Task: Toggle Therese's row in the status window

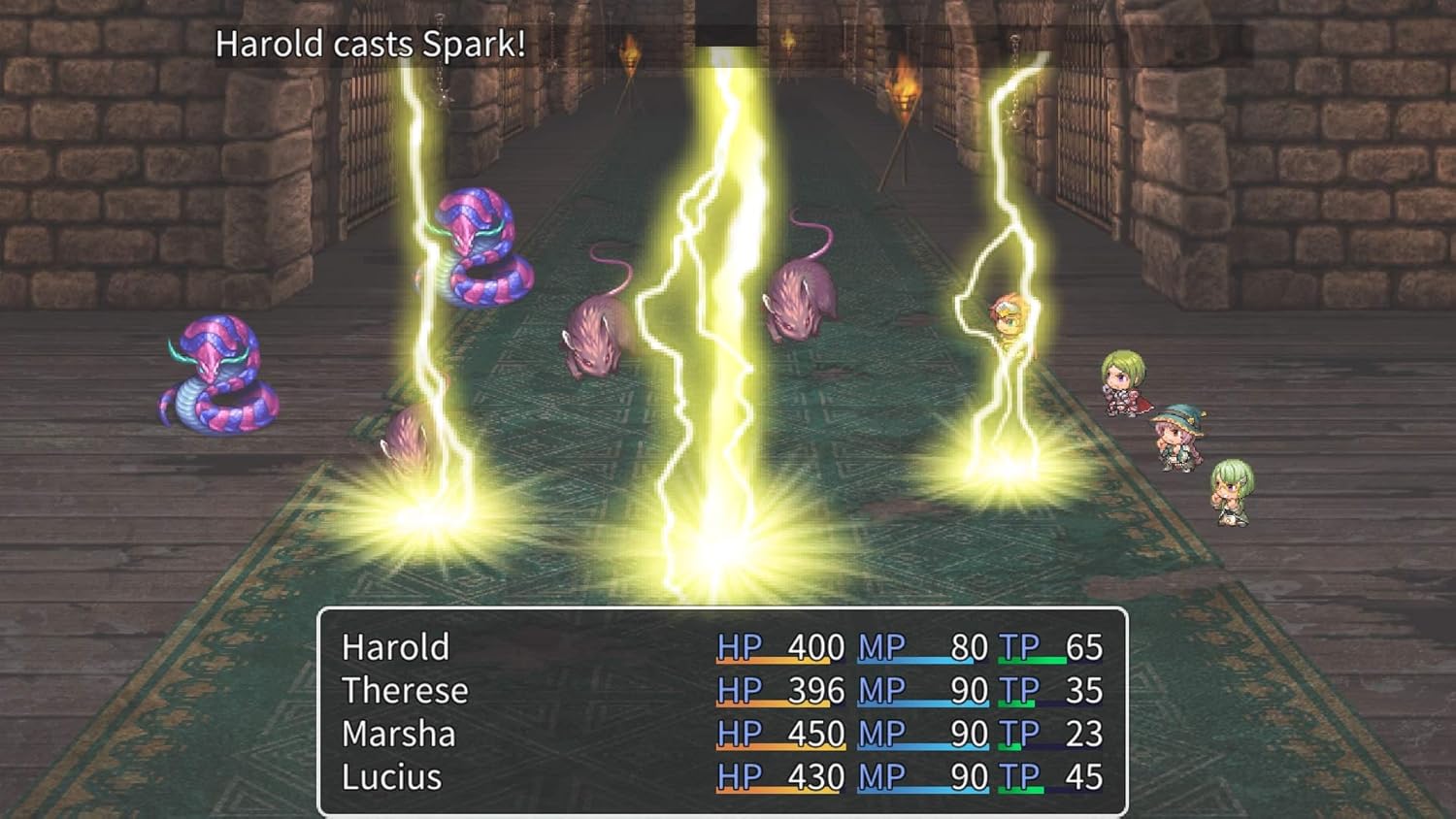Action: pyautogui.click(x=718, y=690)
